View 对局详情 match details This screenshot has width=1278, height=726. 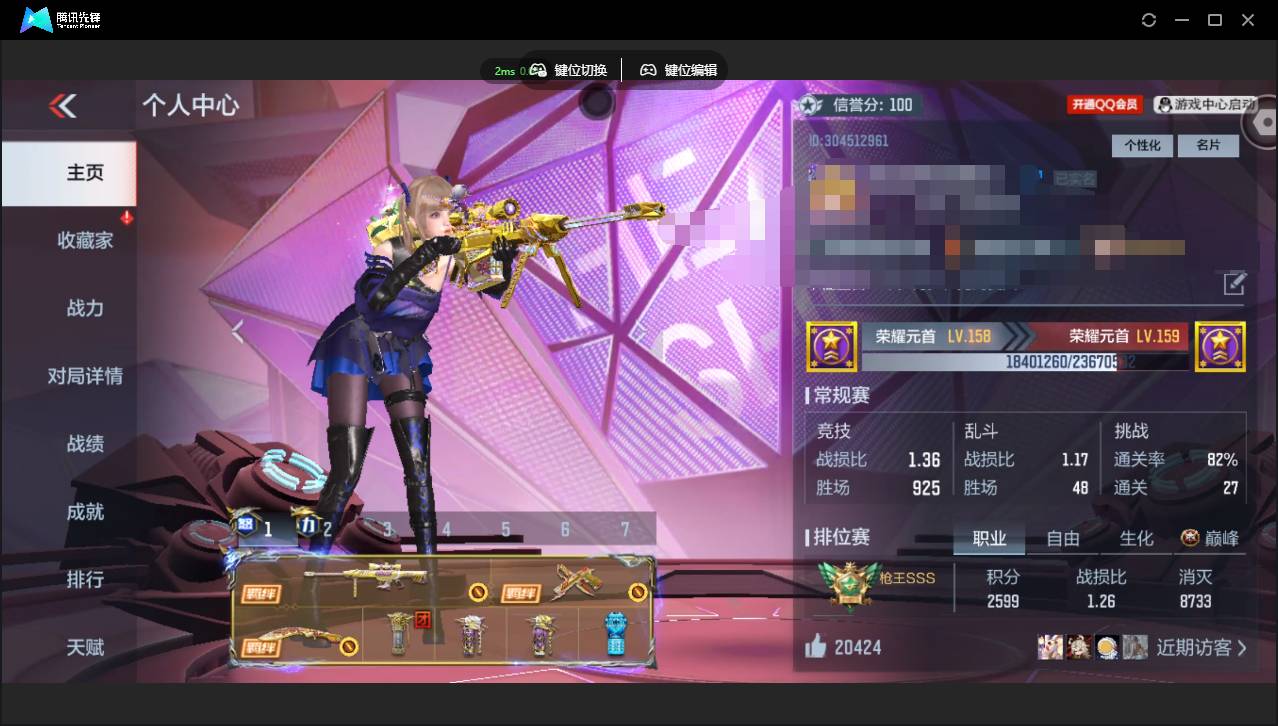(x=85, y=376)
